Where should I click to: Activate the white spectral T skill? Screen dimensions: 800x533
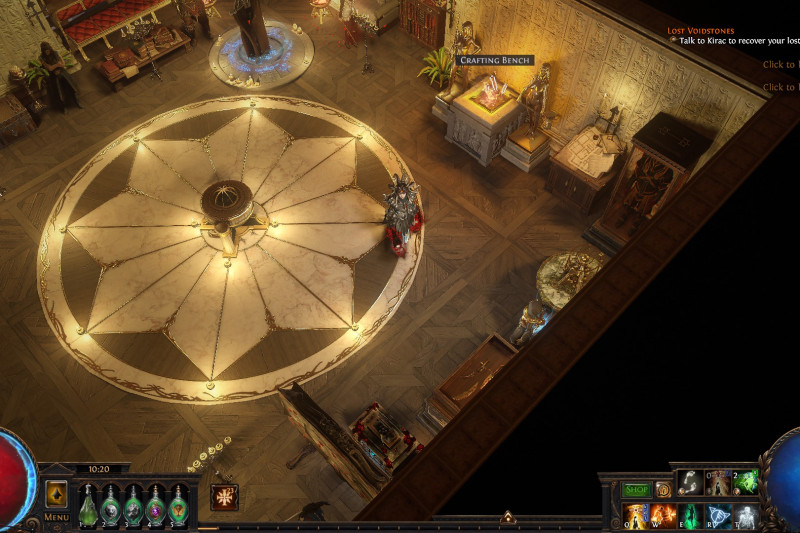(x=746, y=516)
